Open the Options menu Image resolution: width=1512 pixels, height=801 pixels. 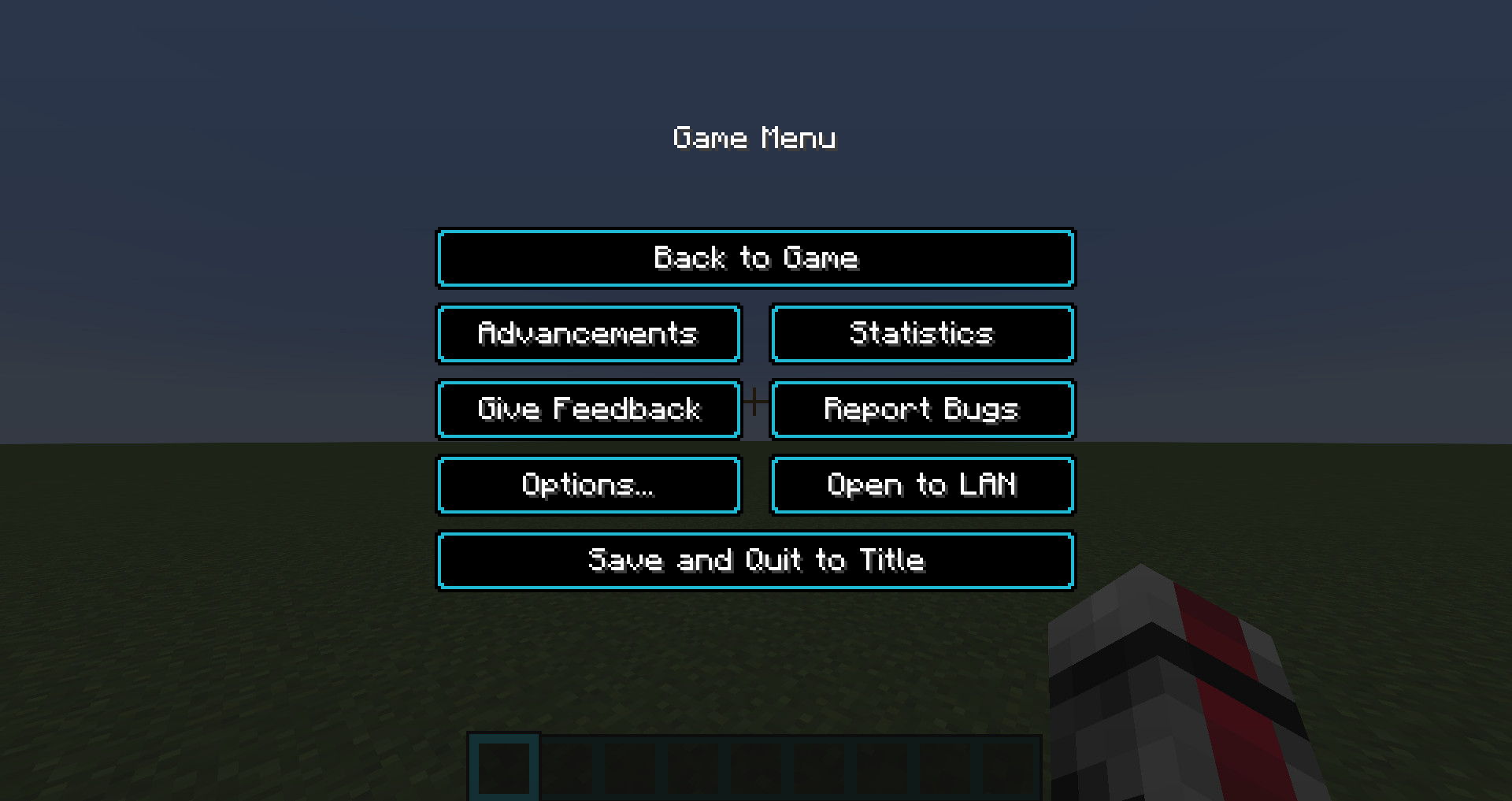(x=588, y=484)
